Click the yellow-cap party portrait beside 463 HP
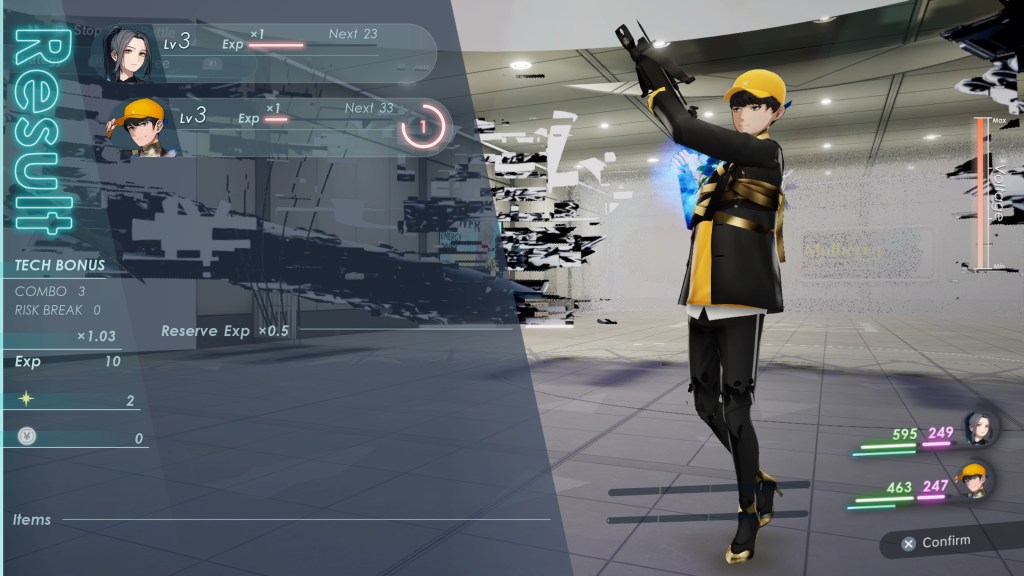The image size is (1024, 576). 973,479
